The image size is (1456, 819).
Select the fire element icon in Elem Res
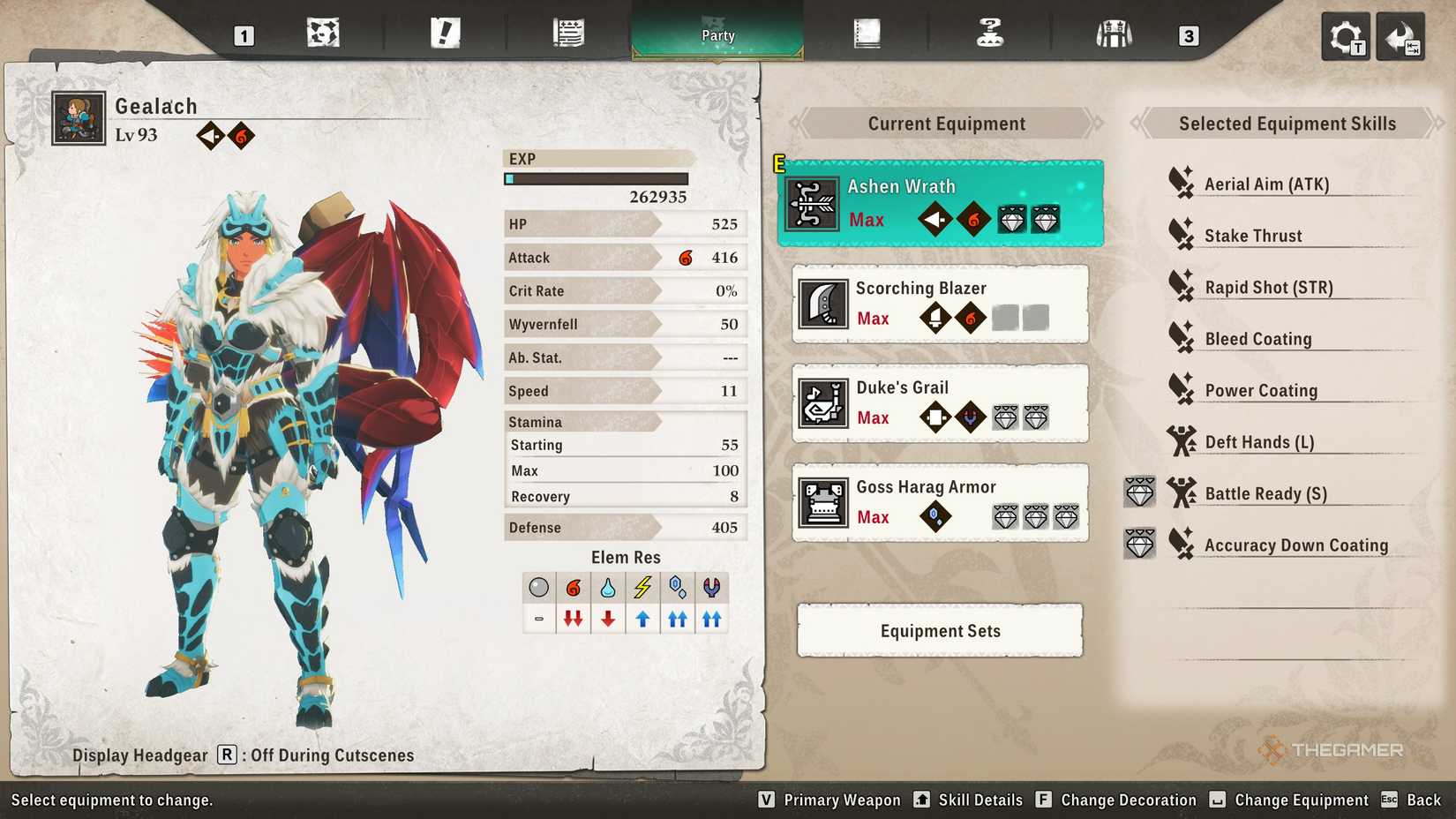coord(574,587)
